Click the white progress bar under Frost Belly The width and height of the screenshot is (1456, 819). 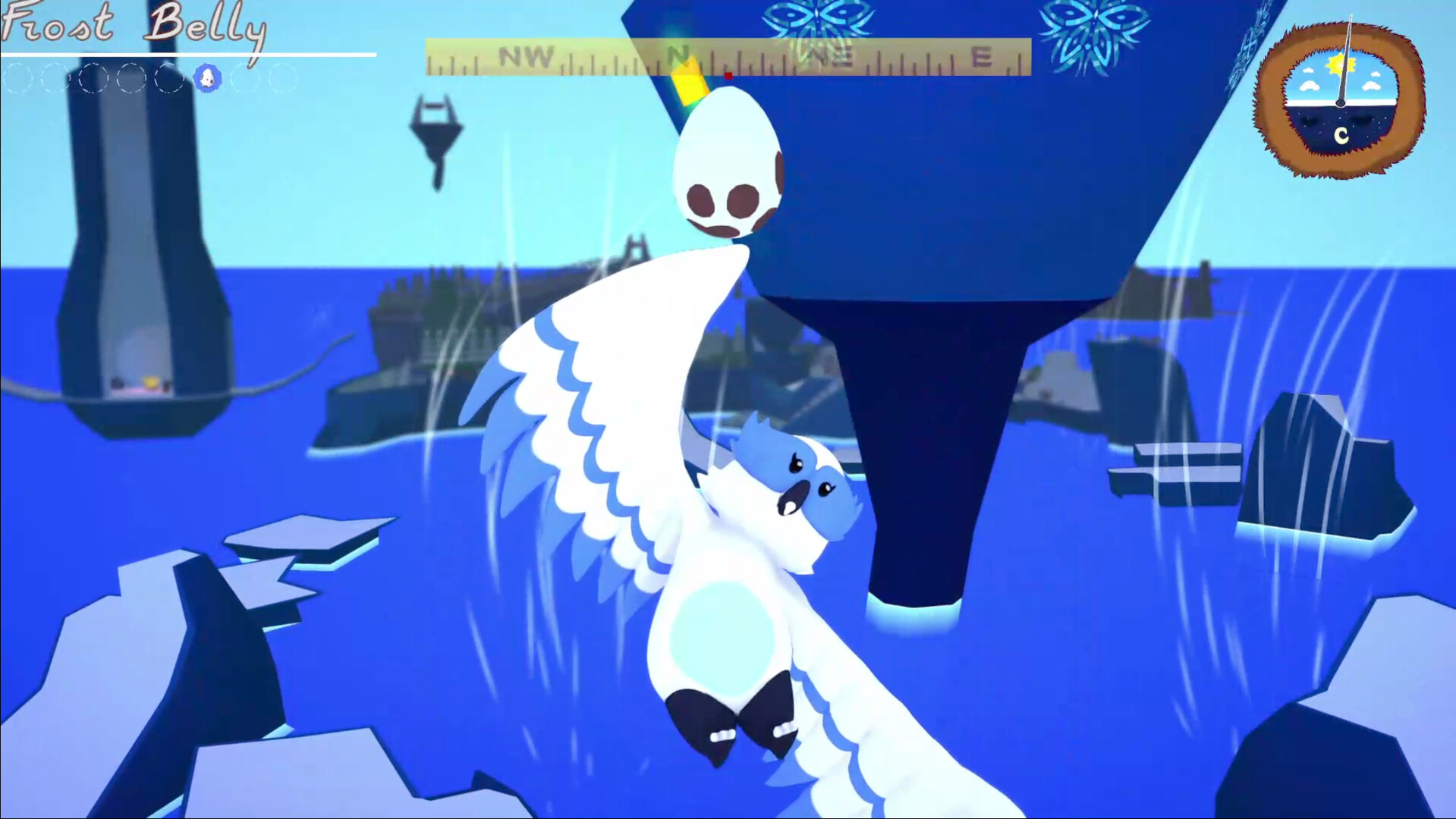[190, 54]
